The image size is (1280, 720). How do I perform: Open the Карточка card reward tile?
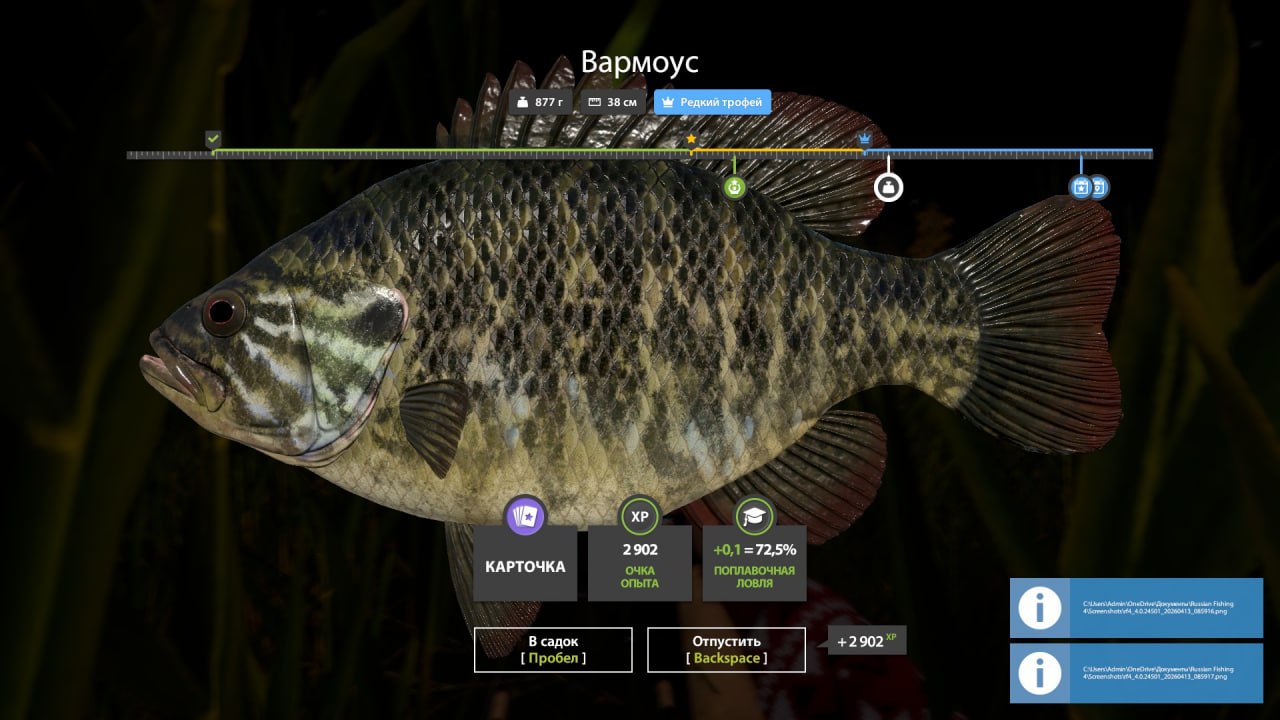click(x=525, y=563)
